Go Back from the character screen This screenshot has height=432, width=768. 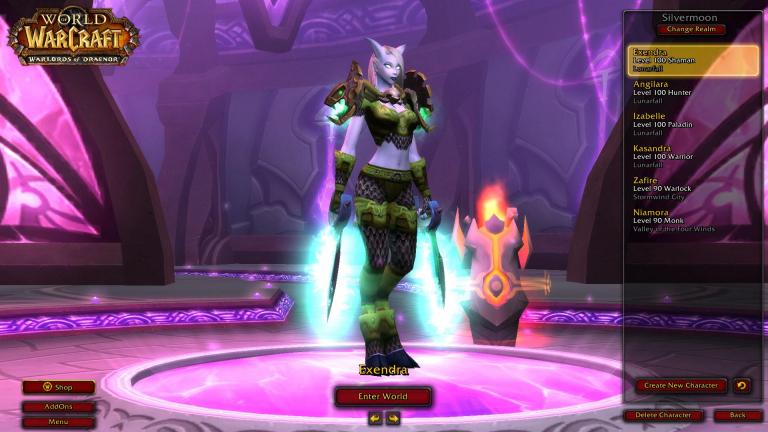click(738, 415)
